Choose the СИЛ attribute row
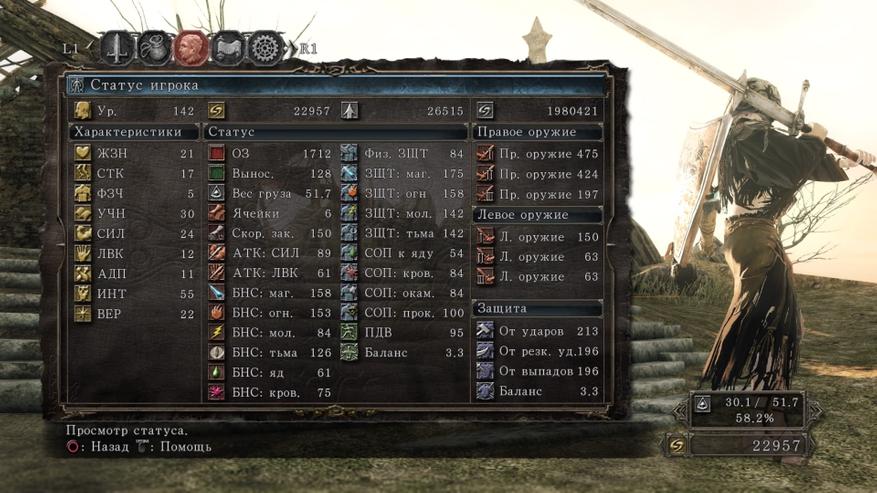Image resolution: width=877 pixels, height=493 pixels. point(134,233)
